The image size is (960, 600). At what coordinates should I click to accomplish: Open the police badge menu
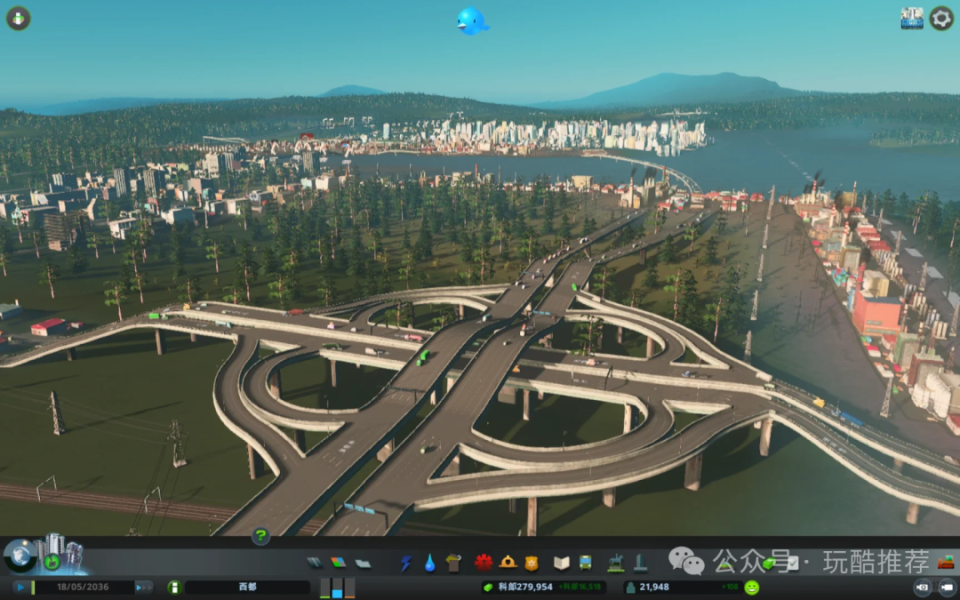tap(531, 563)
